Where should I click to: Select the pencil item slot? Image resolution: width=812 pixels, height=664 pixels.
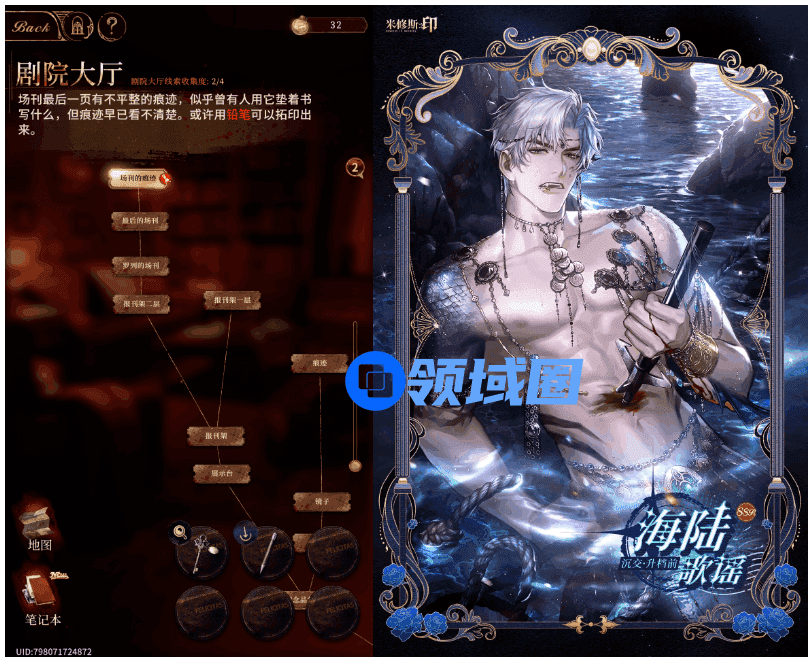coord(267,551)
